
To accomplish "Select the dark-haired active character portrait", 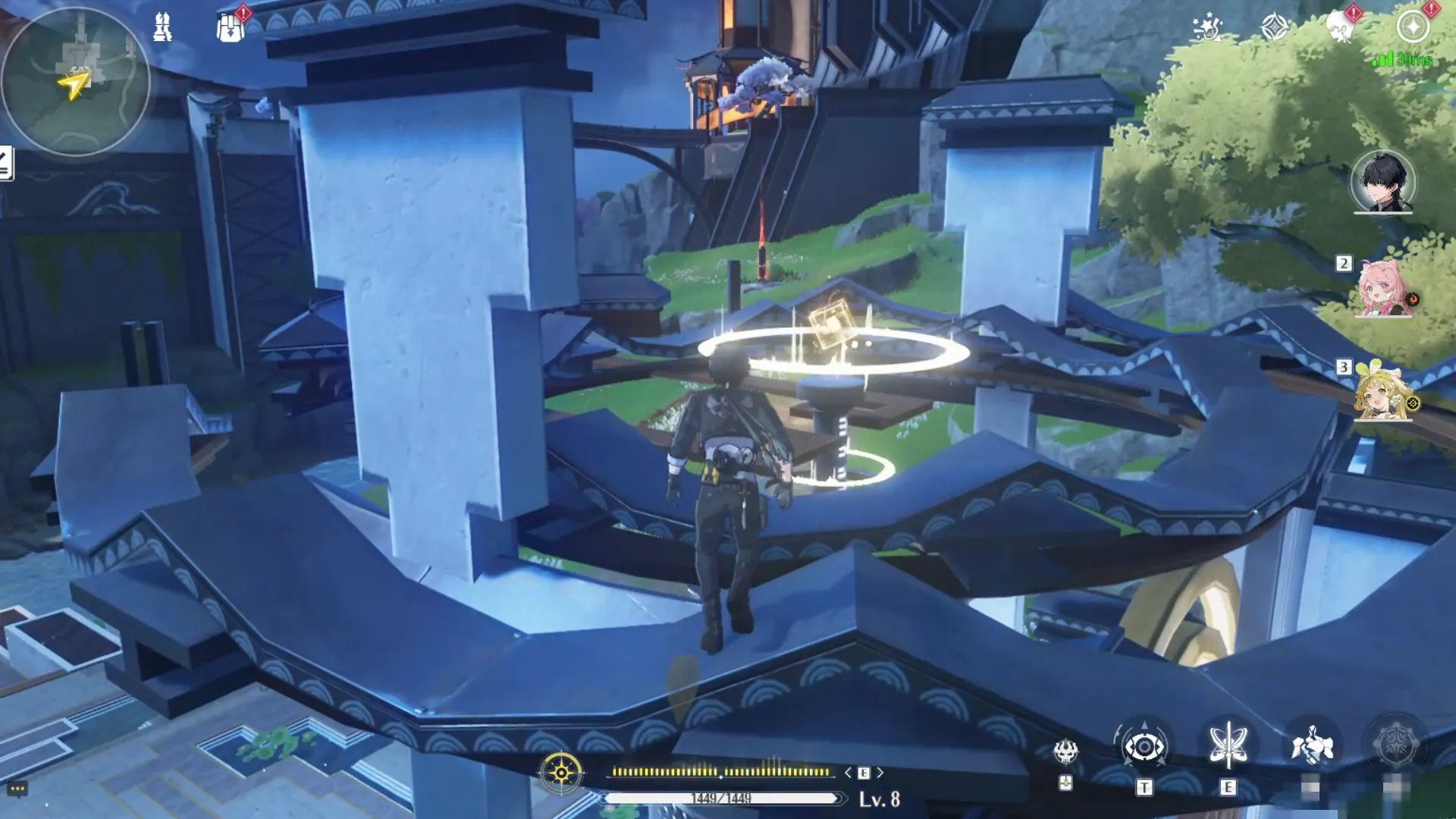I will (x=1382, y=182).
